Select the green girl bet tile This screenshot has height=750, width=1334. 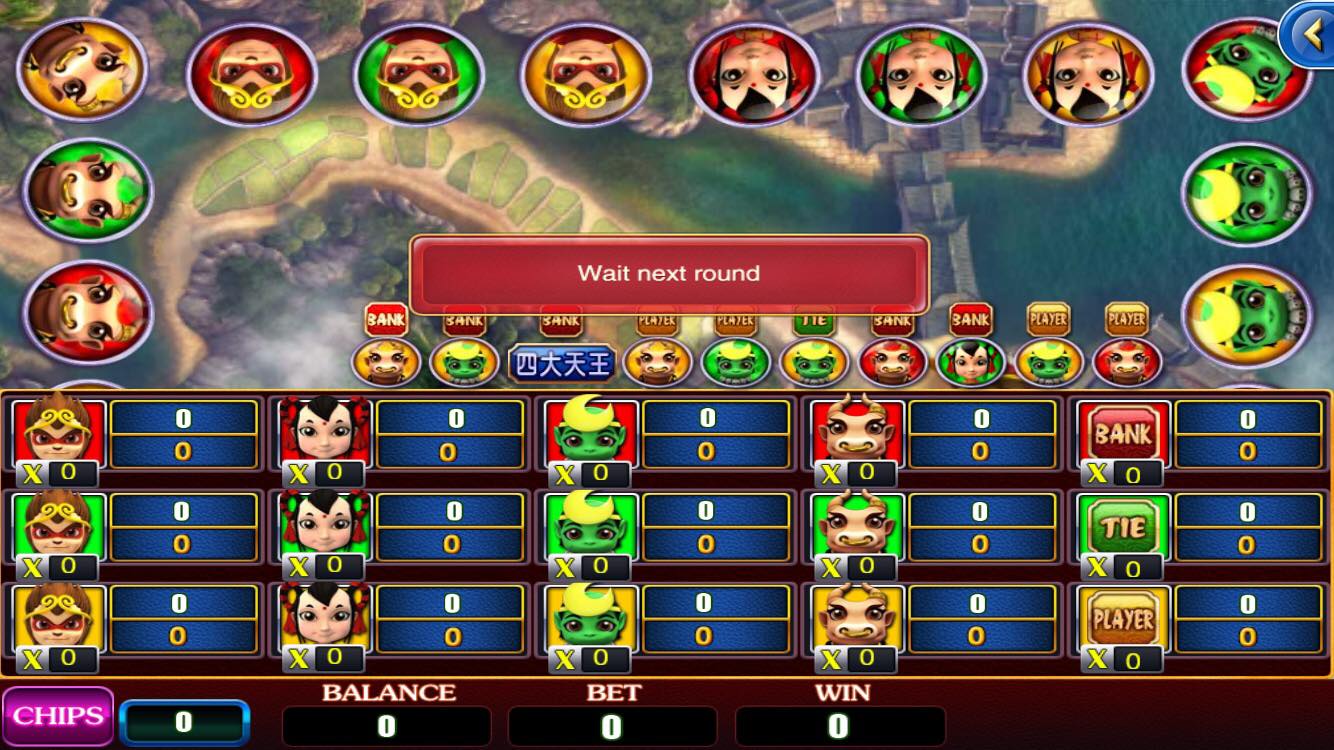(x=325, y=527)
